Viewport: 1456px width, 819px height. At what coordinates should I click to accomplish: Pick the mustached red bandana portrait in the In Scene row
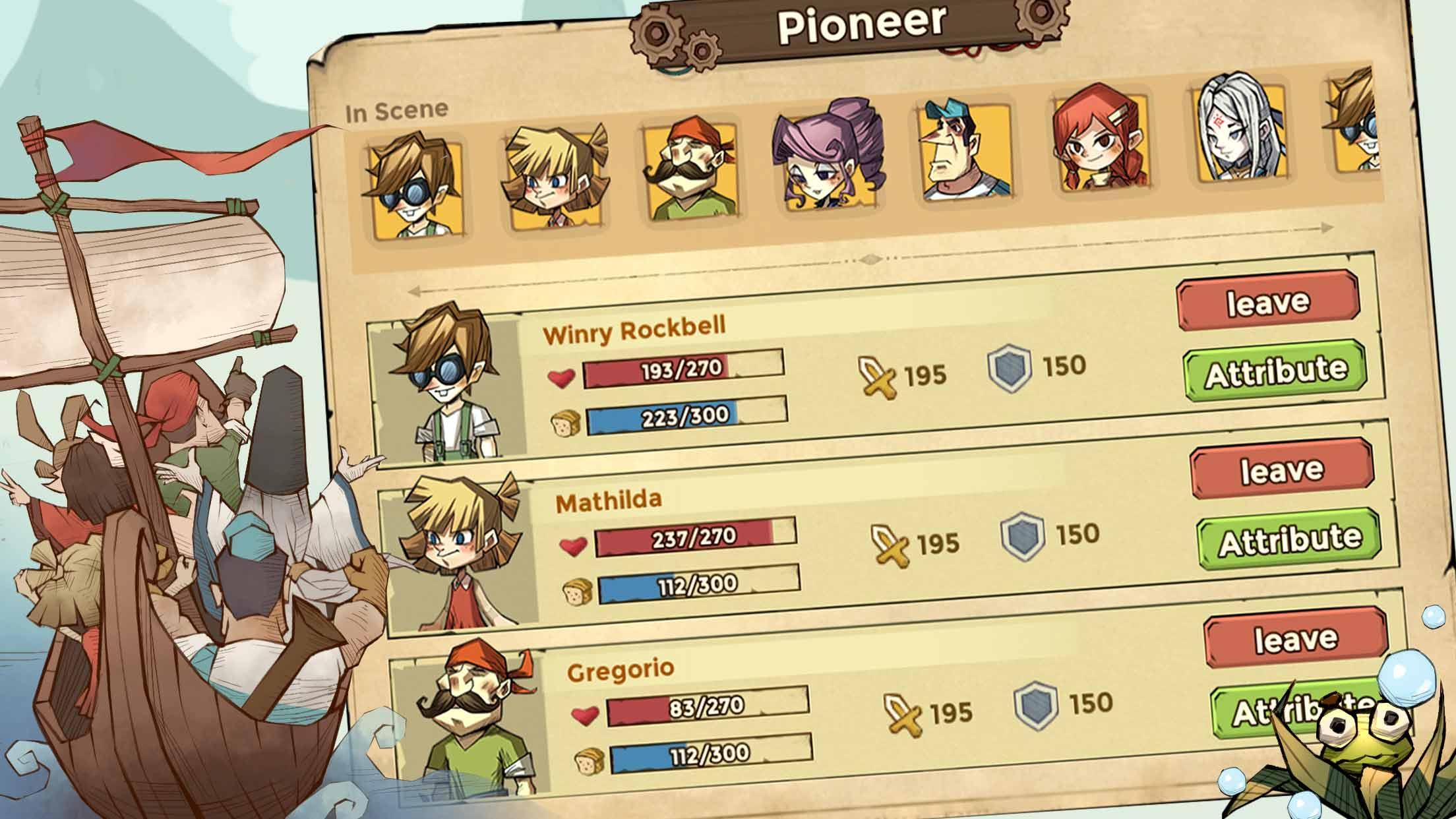(691, 173)
